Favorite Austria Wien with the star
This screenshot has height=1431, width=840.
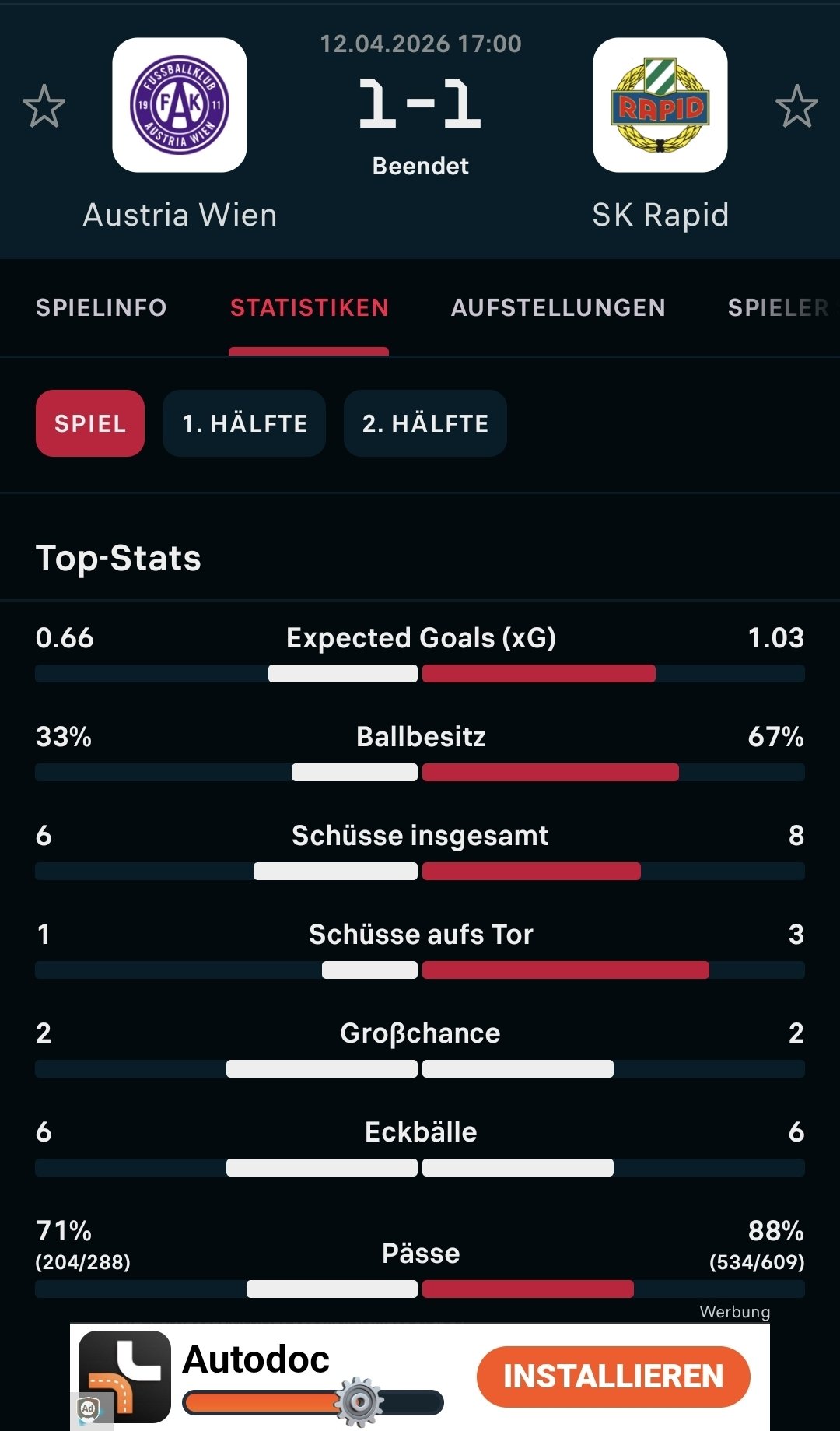(x=44, y=106)
